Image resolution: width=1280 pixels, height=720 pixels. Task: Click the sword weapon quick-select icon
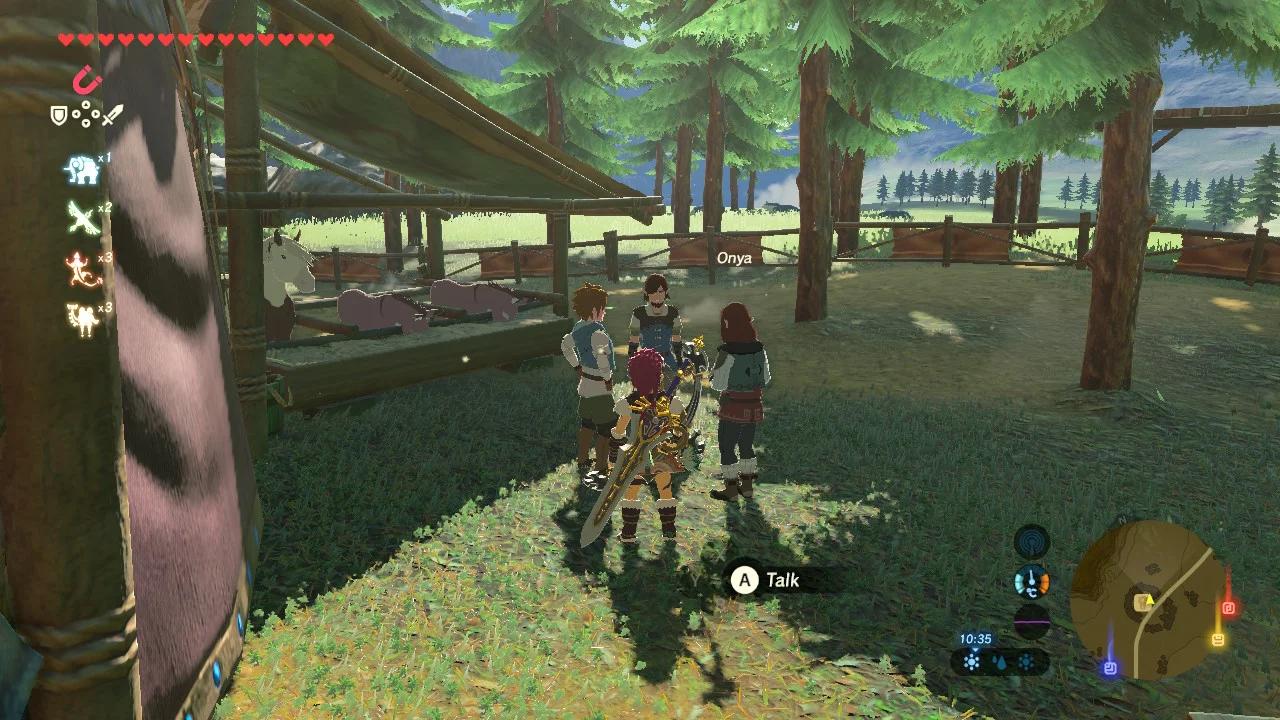coord(112,116)
